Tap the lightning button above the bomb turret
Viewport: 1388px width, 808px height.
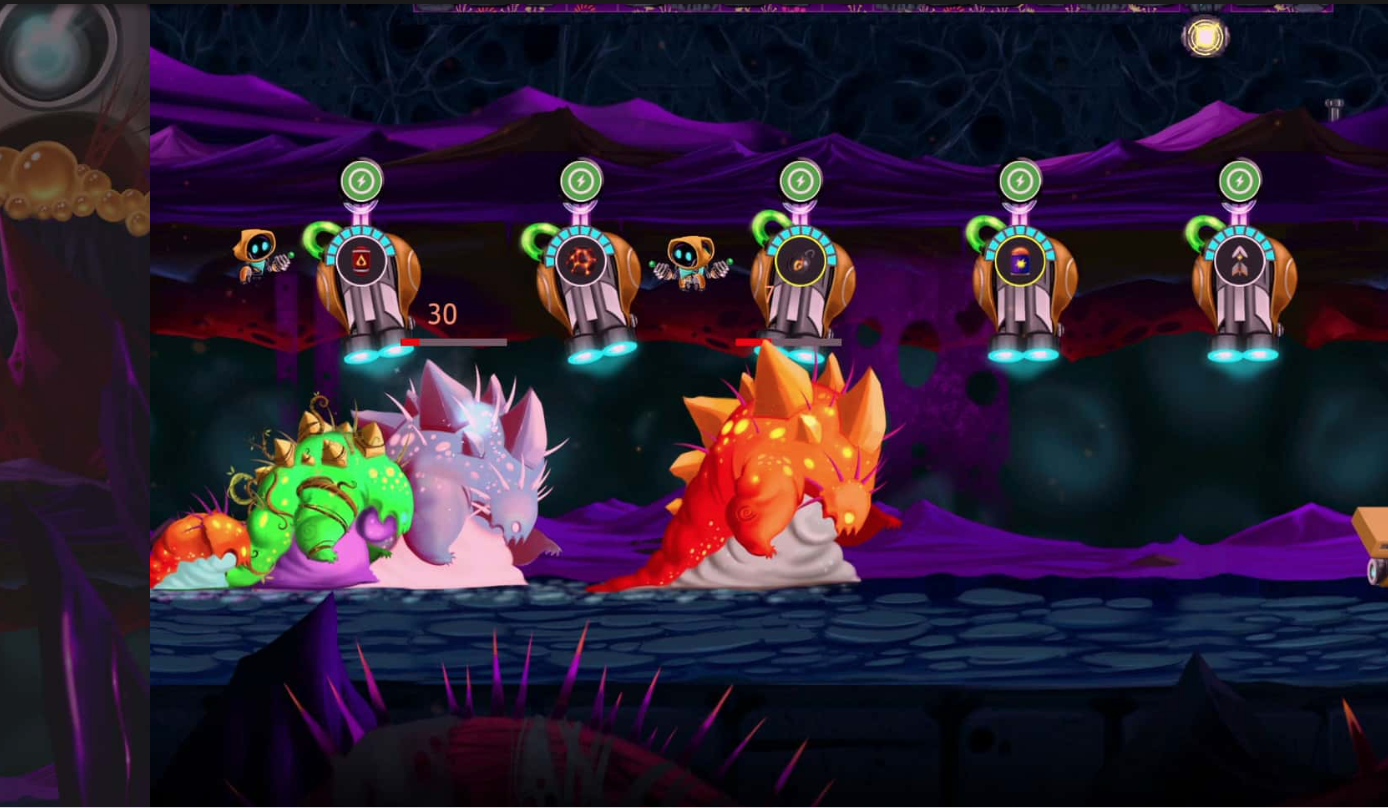[x=800, y=181]
